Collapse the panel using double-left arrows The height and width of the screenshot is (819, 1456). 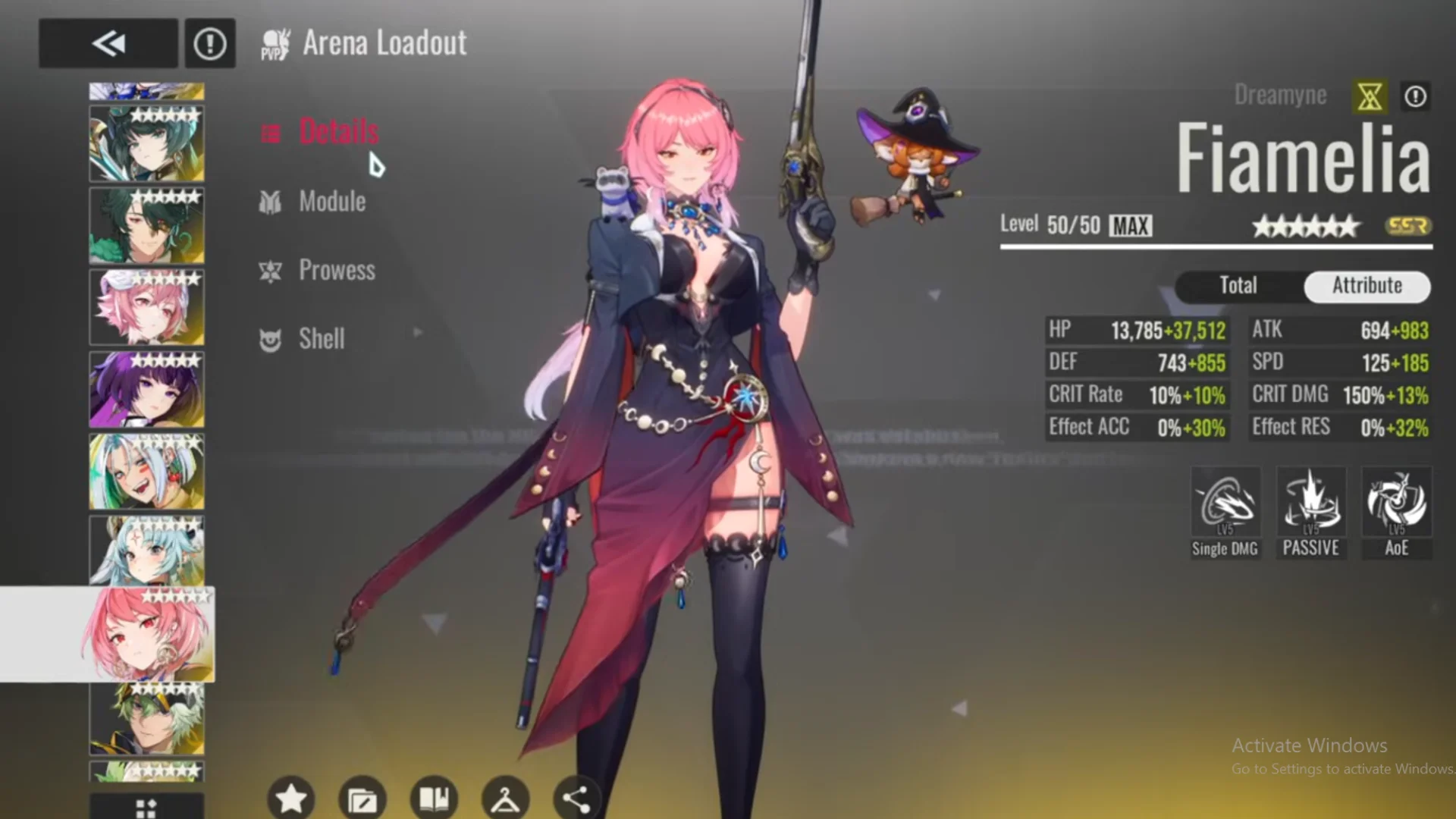(x=108, y=43)
